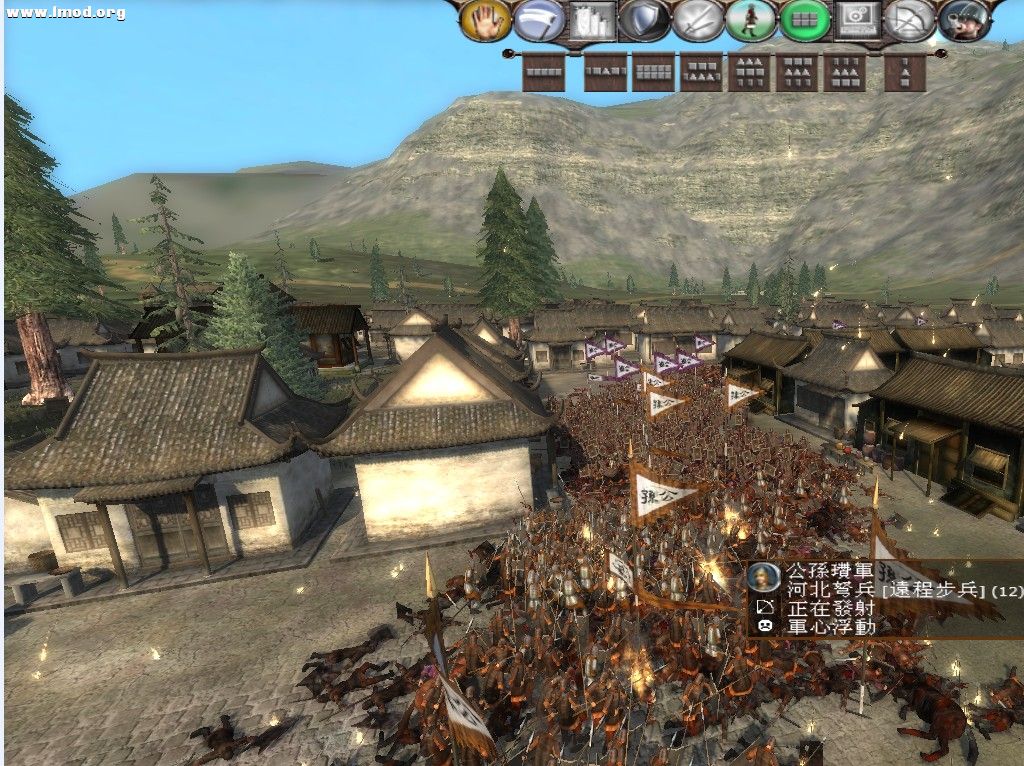
Task: Toggle the shield guard mode icon
Action: [644, 21]
